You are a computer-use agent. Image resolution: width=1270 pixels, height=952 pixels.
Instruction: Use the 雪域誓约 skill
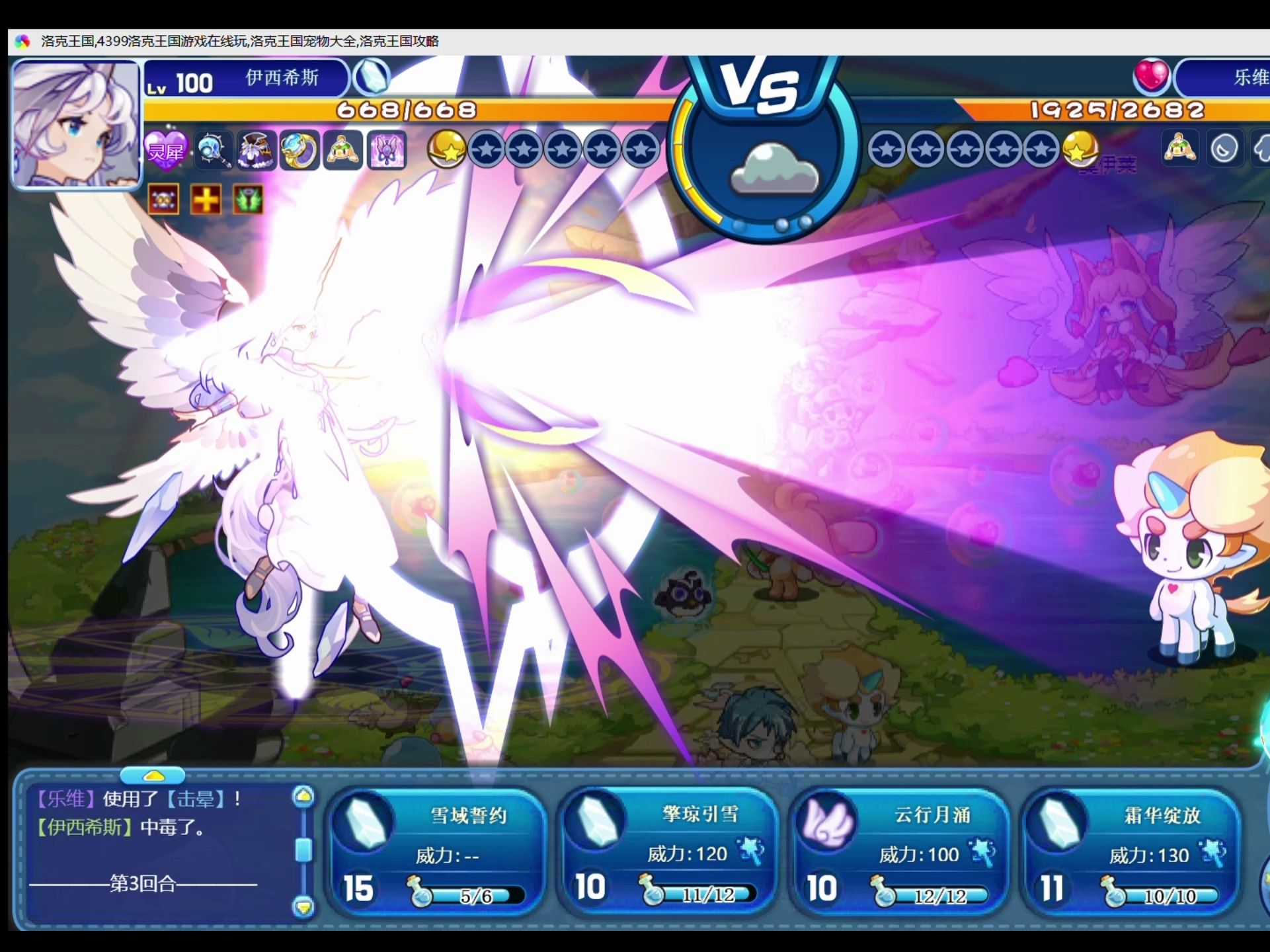click(x=436, y=852)
